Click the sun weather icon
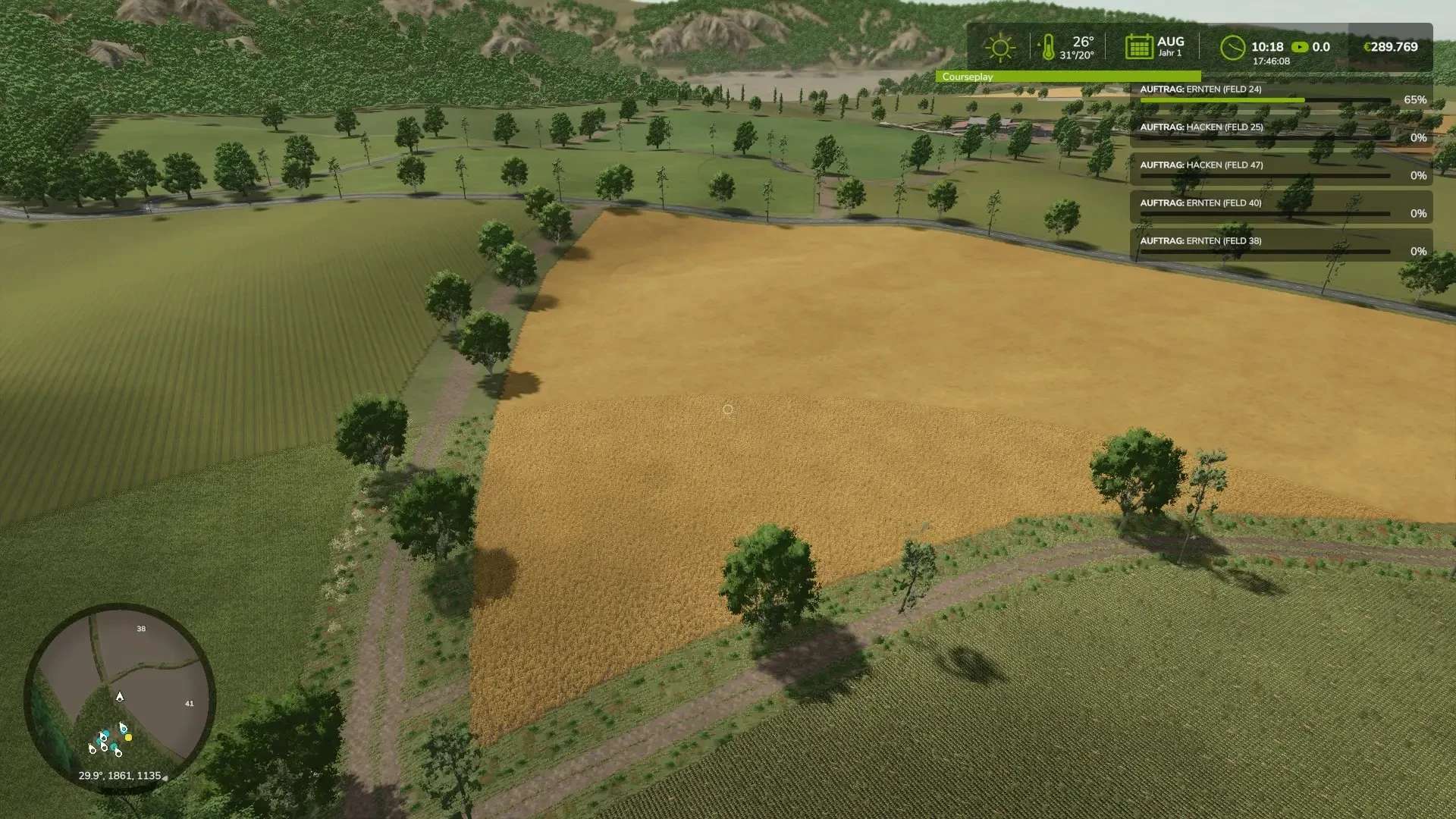Image resolution: width=1456 pixels, height=819 pixels. tap(999, 48)
